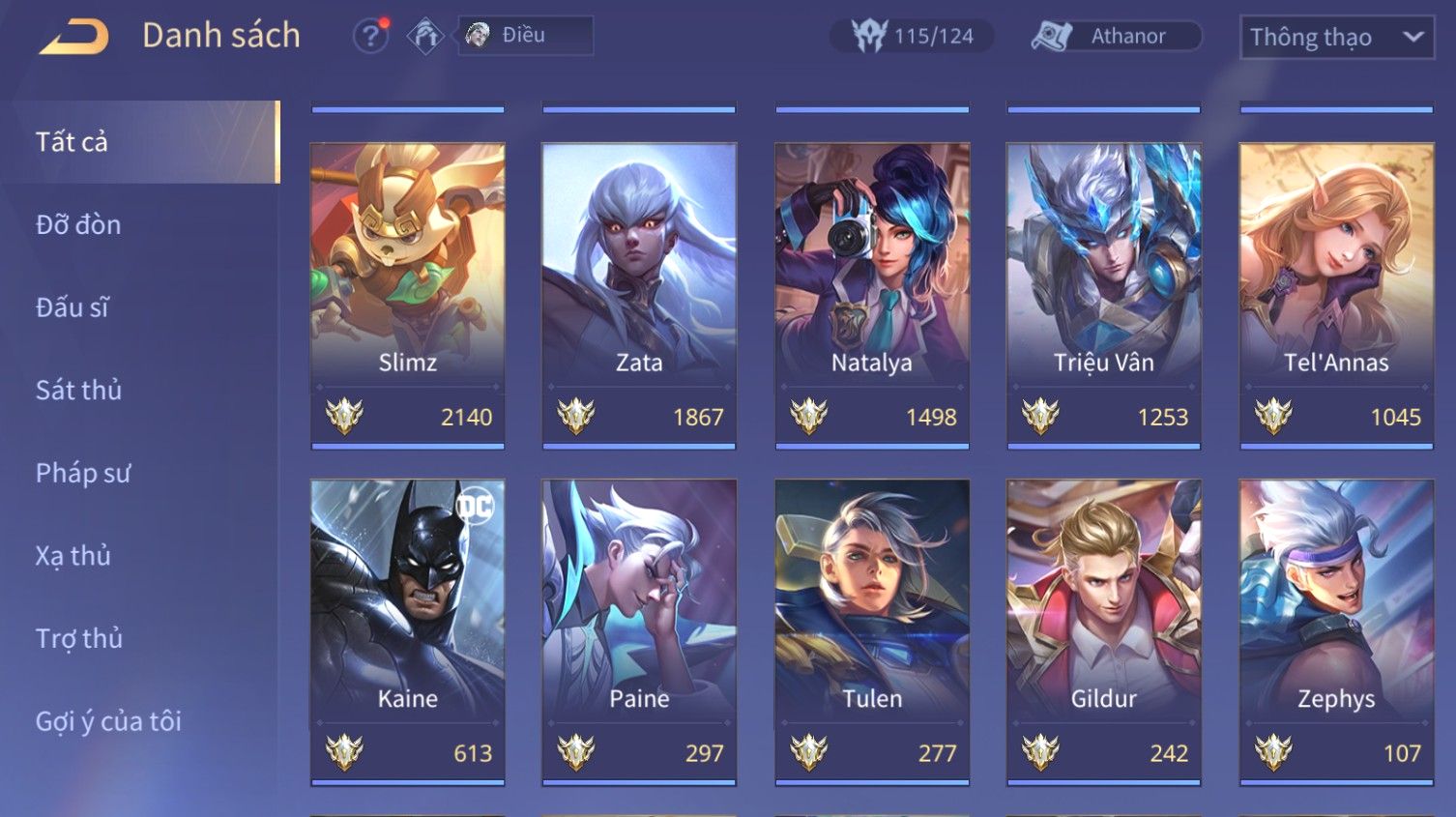This screenshot has height=817, width=1456.
Task: Choose the Trợ thủ category
Action: point(78,639)
